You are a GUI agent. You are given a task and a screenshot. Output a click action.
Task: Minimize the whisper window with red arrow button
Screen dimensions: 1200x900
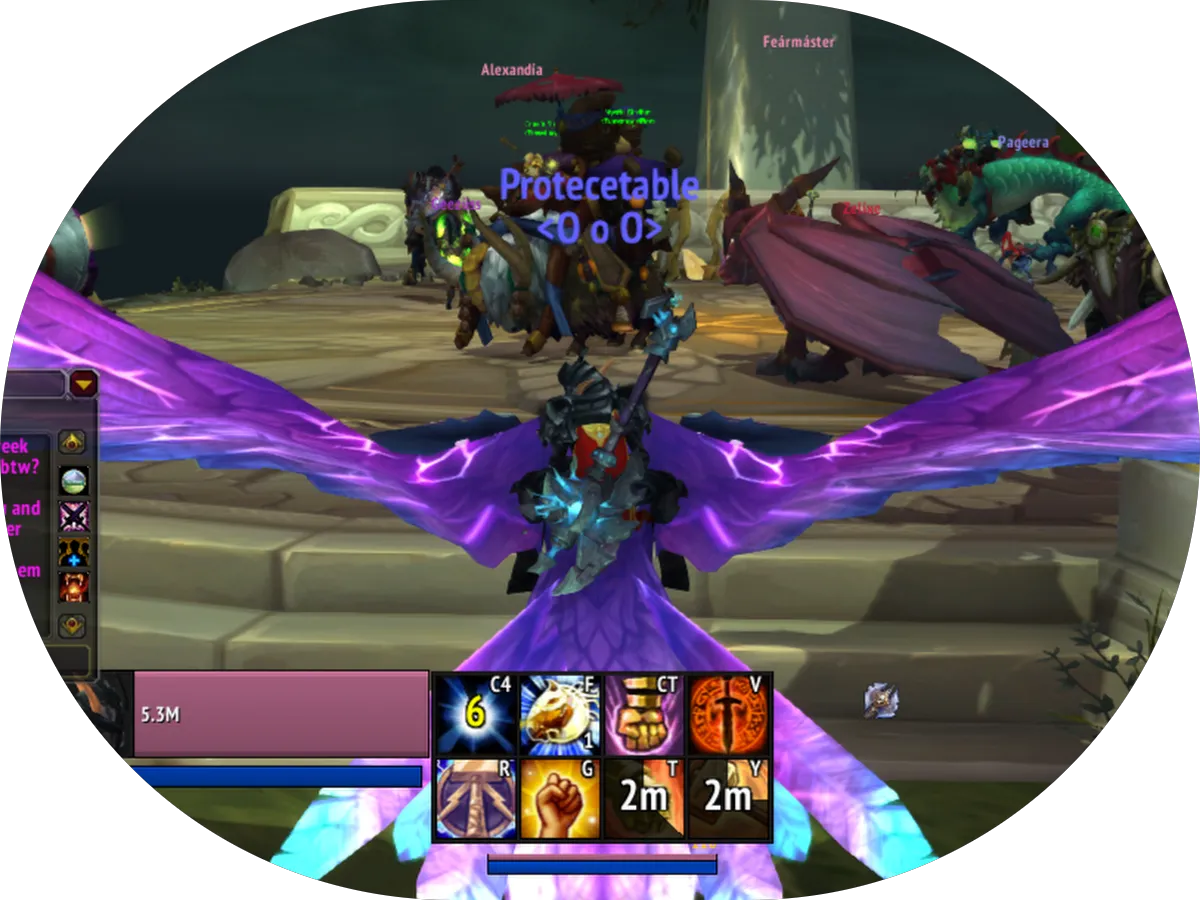click(x=83, y=383)
